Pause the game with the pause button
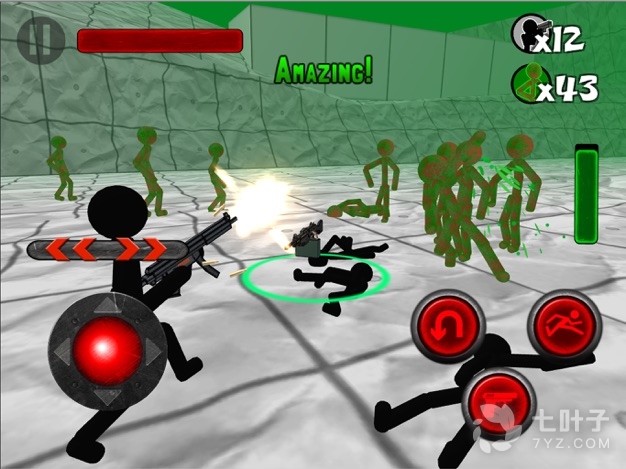 tap(41, 41)
